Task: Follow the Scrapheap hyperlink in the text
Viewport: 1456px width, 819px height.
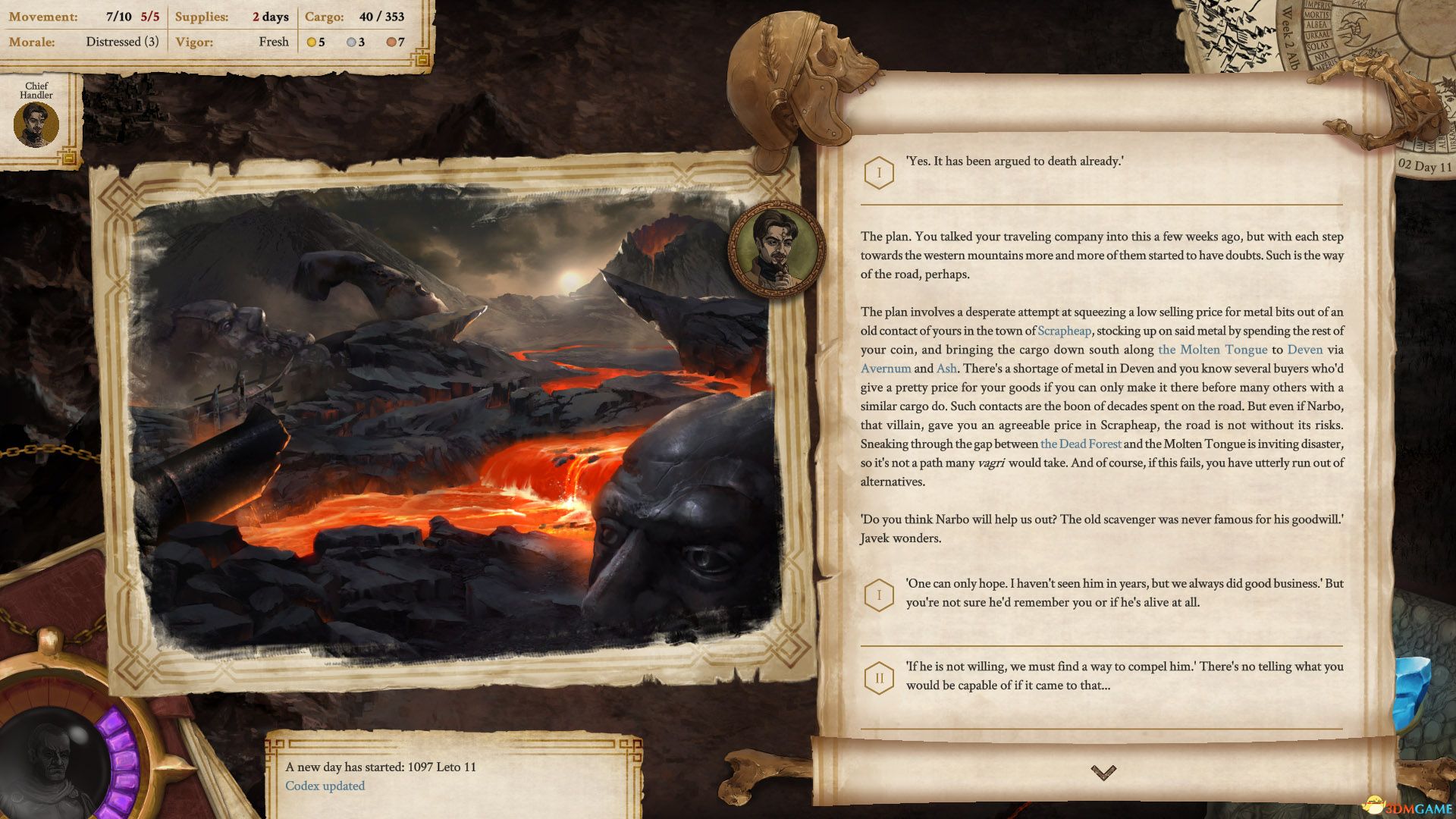Action: [1064, 331]
